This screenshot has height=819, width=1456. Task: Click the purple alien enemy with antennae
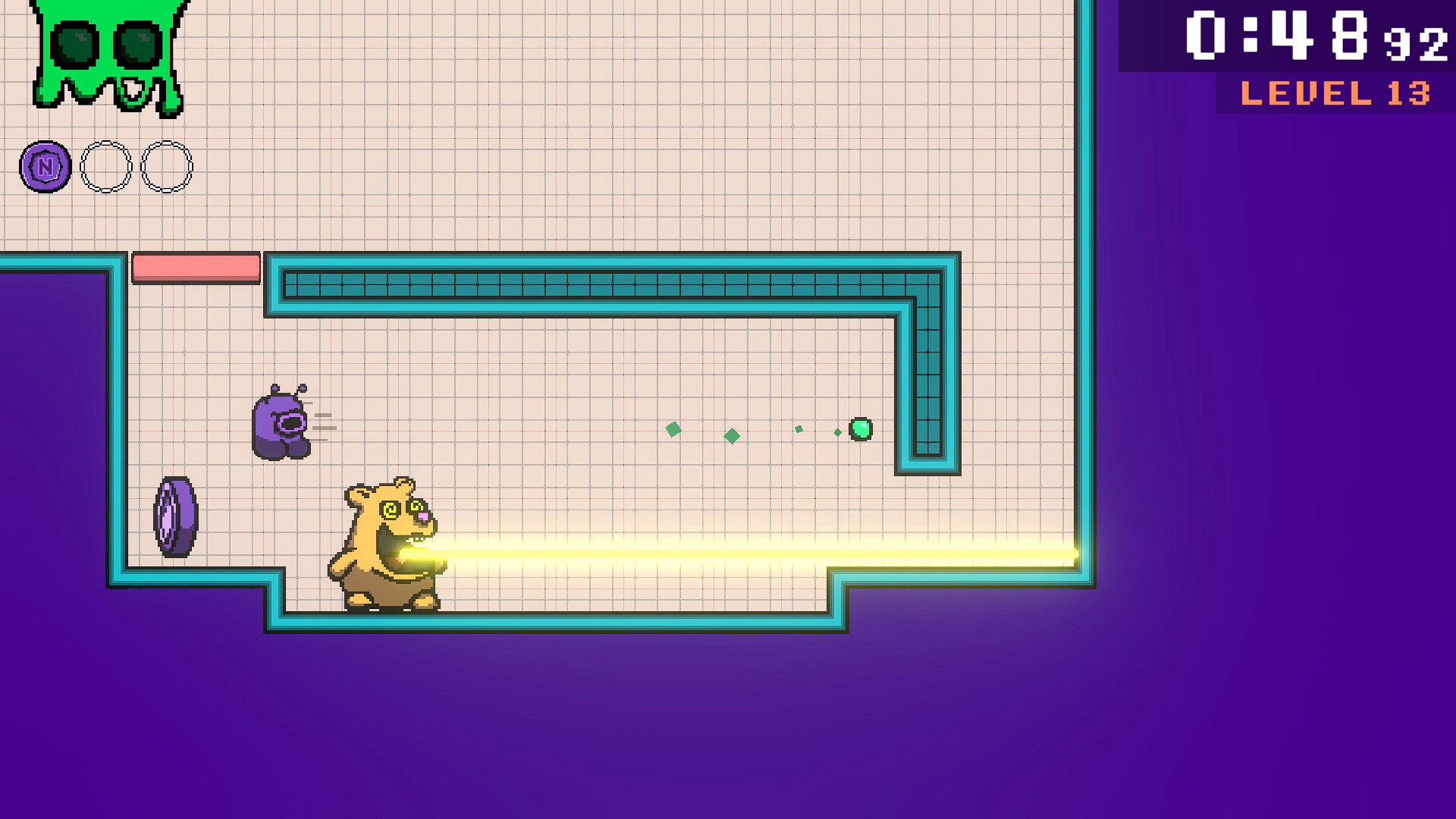pyautogui.click(x=281, y=425)
